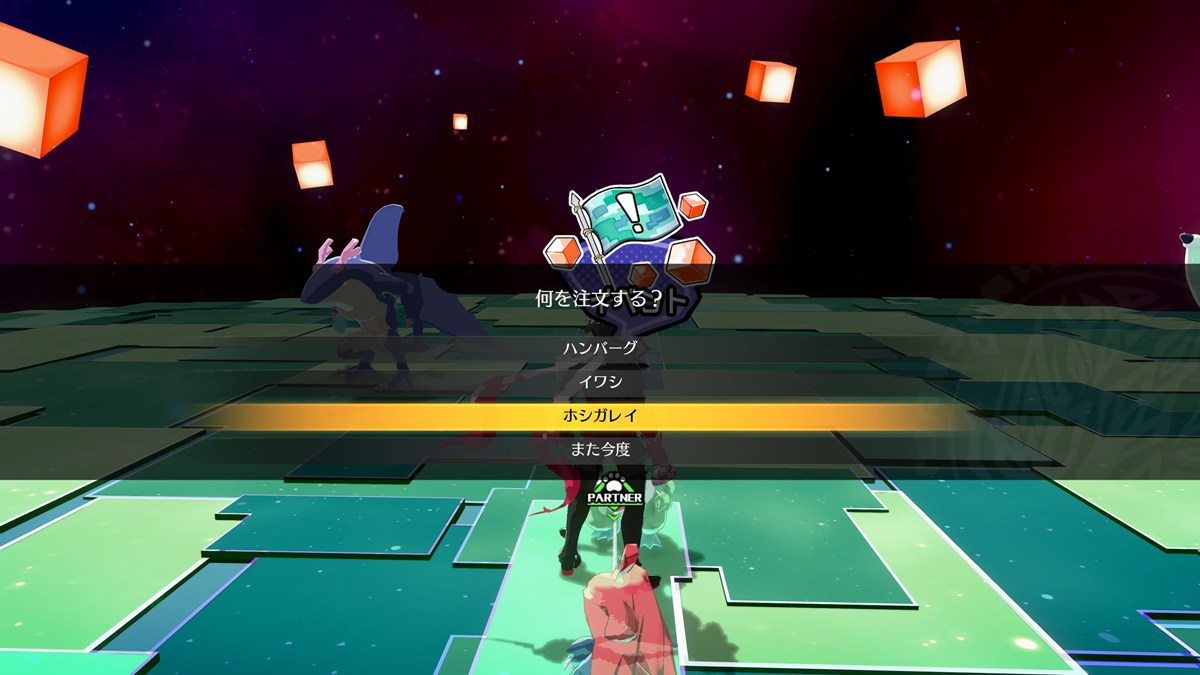
Task: Decline with また今度
Action: pos(600,450)
